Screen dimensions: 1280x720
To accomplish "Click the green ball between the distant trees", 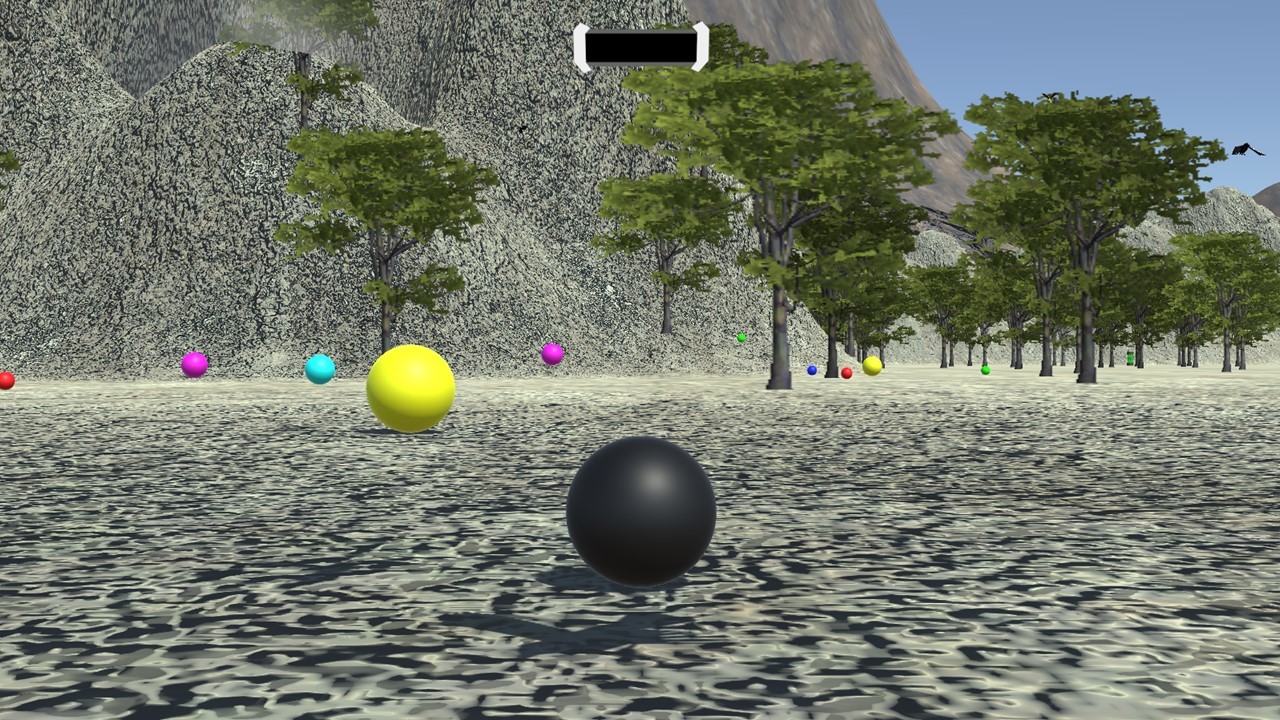I will coord(740,336).
